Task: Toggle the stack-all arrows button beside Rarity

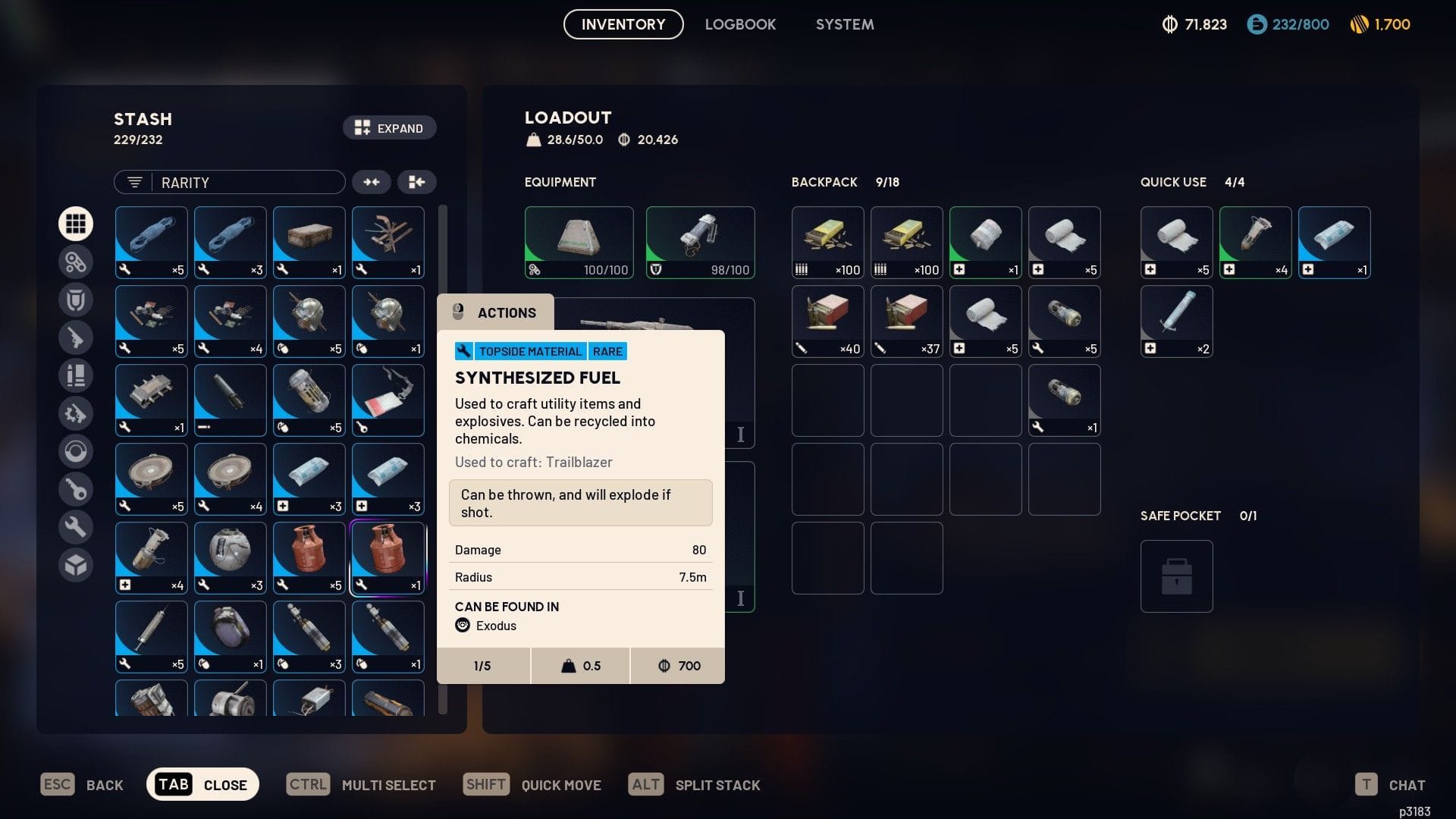Action: tap(372, 182)
